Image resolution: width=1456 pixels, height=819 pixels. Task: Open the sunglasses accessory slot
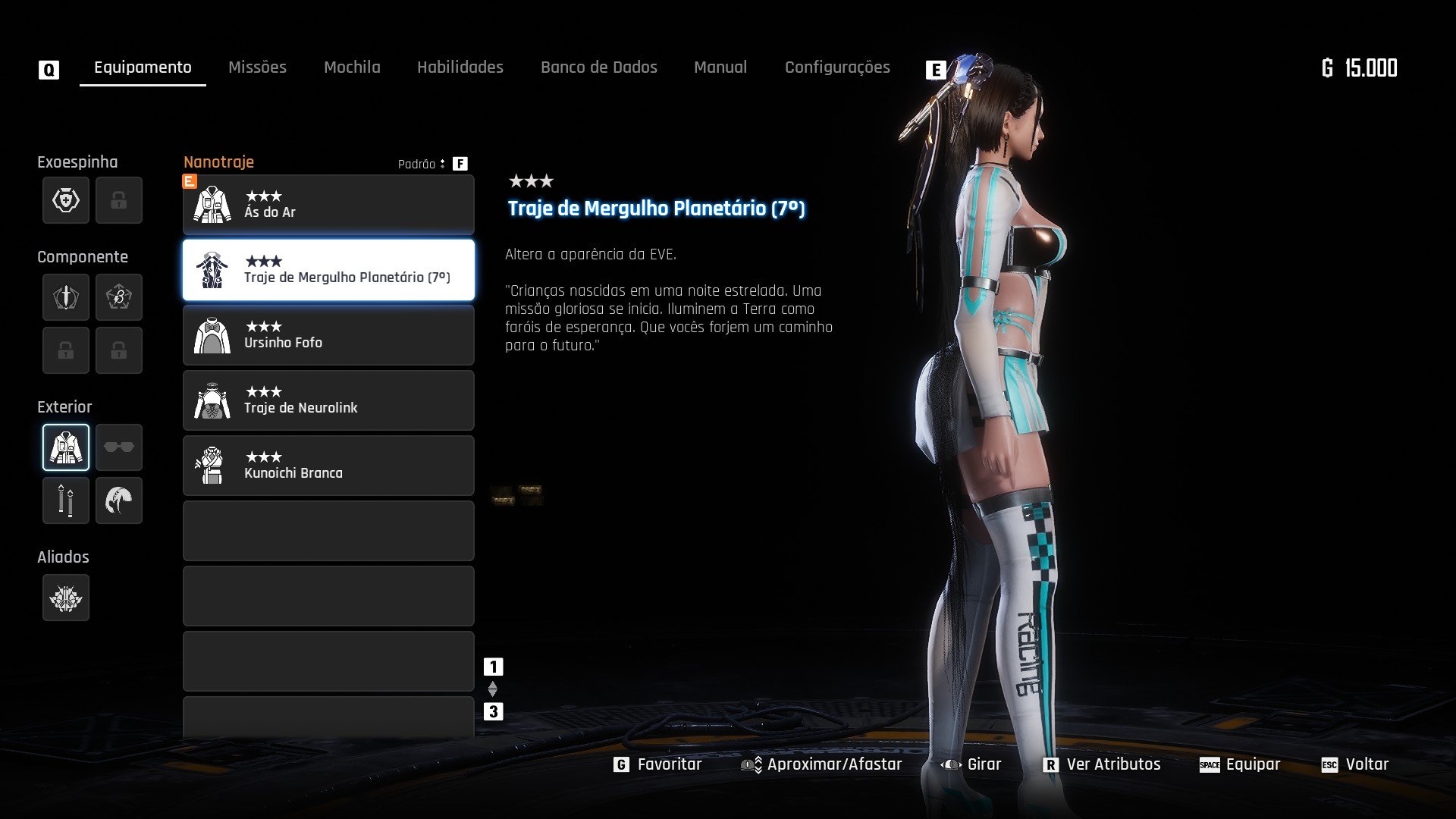pyautogui.click(x=119, y=447)
